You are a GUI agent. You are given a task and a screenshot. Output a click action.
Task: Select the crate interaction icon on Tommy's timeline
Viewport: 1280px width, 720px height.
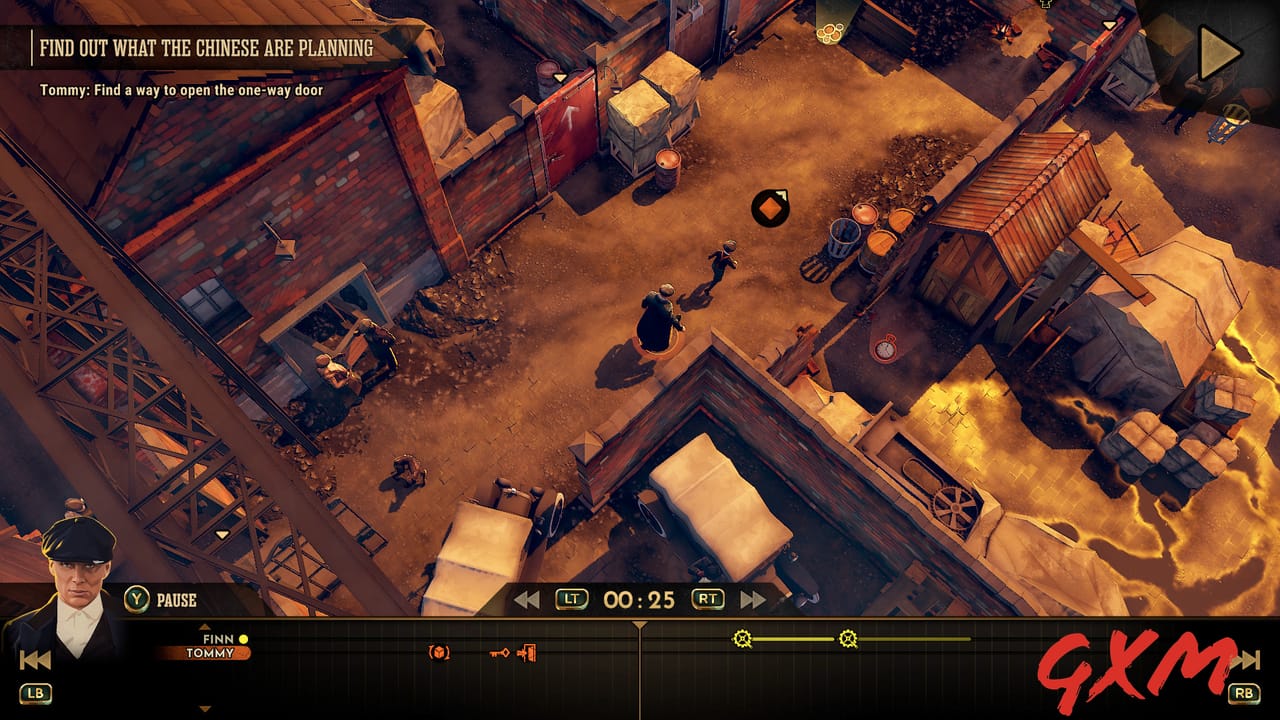click(439, 653)
